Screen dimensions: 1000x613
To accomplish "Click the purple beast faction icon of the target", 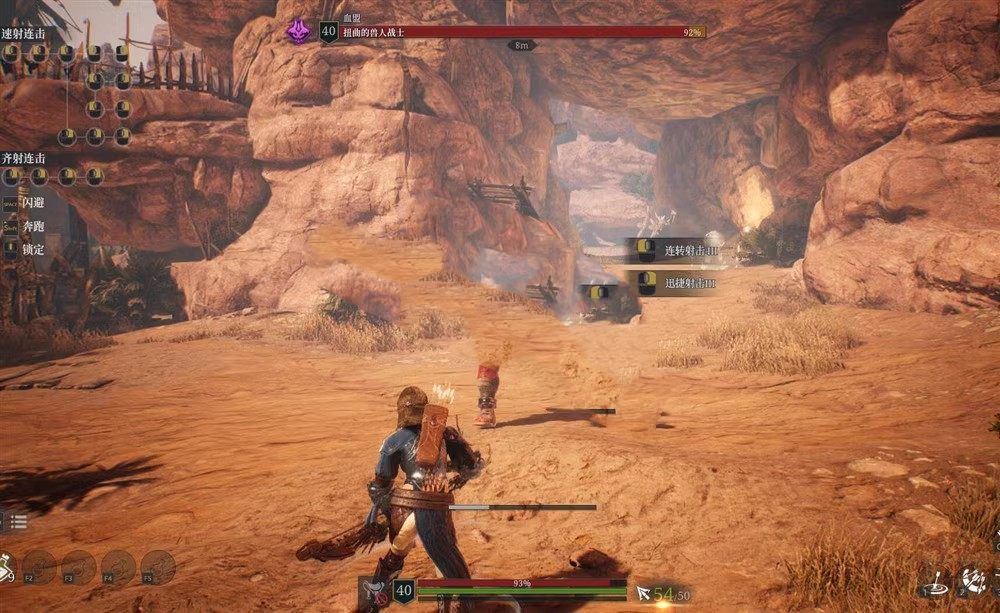I will point(298,31).
